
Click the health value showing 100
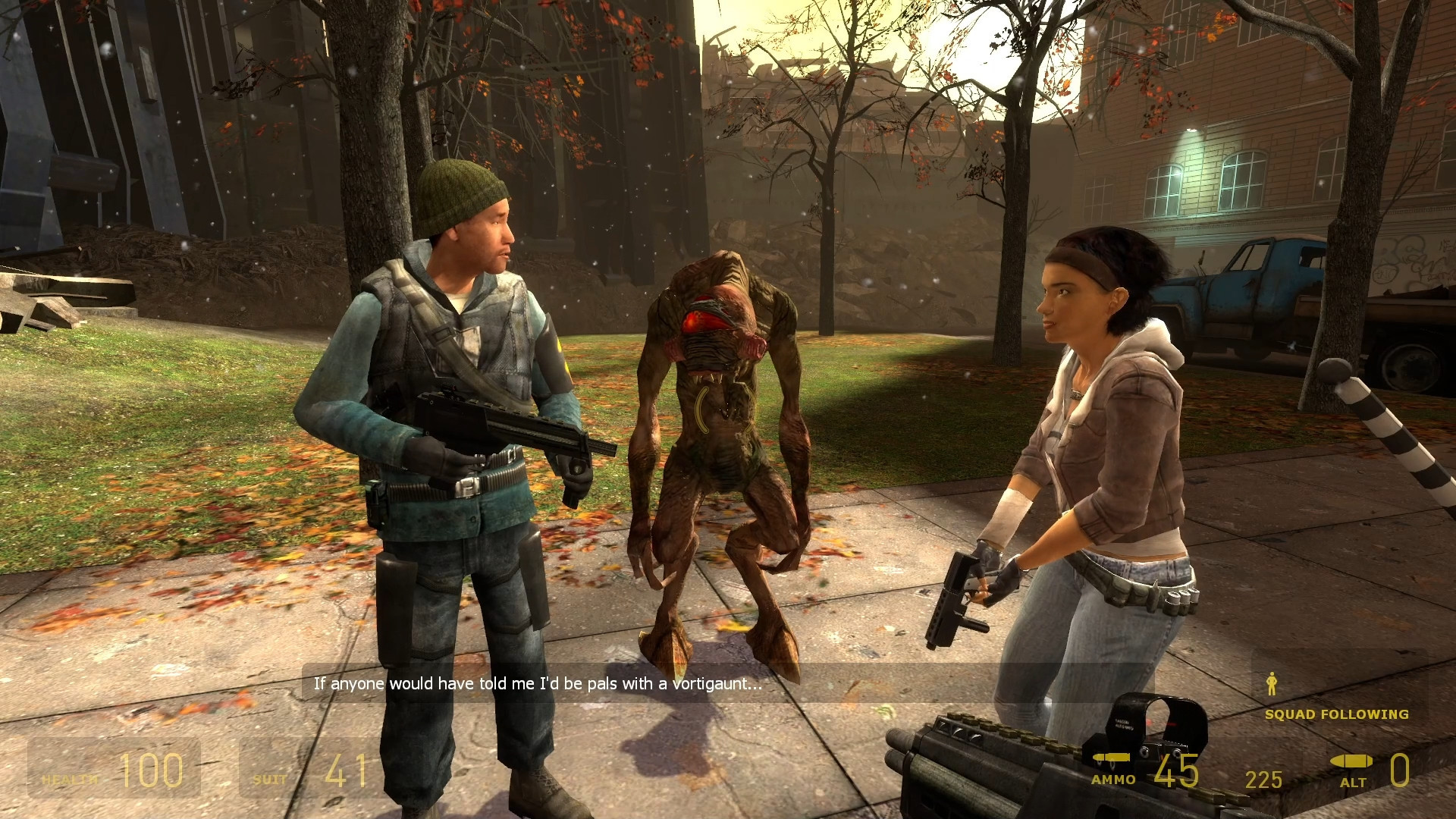coord(153,771)
